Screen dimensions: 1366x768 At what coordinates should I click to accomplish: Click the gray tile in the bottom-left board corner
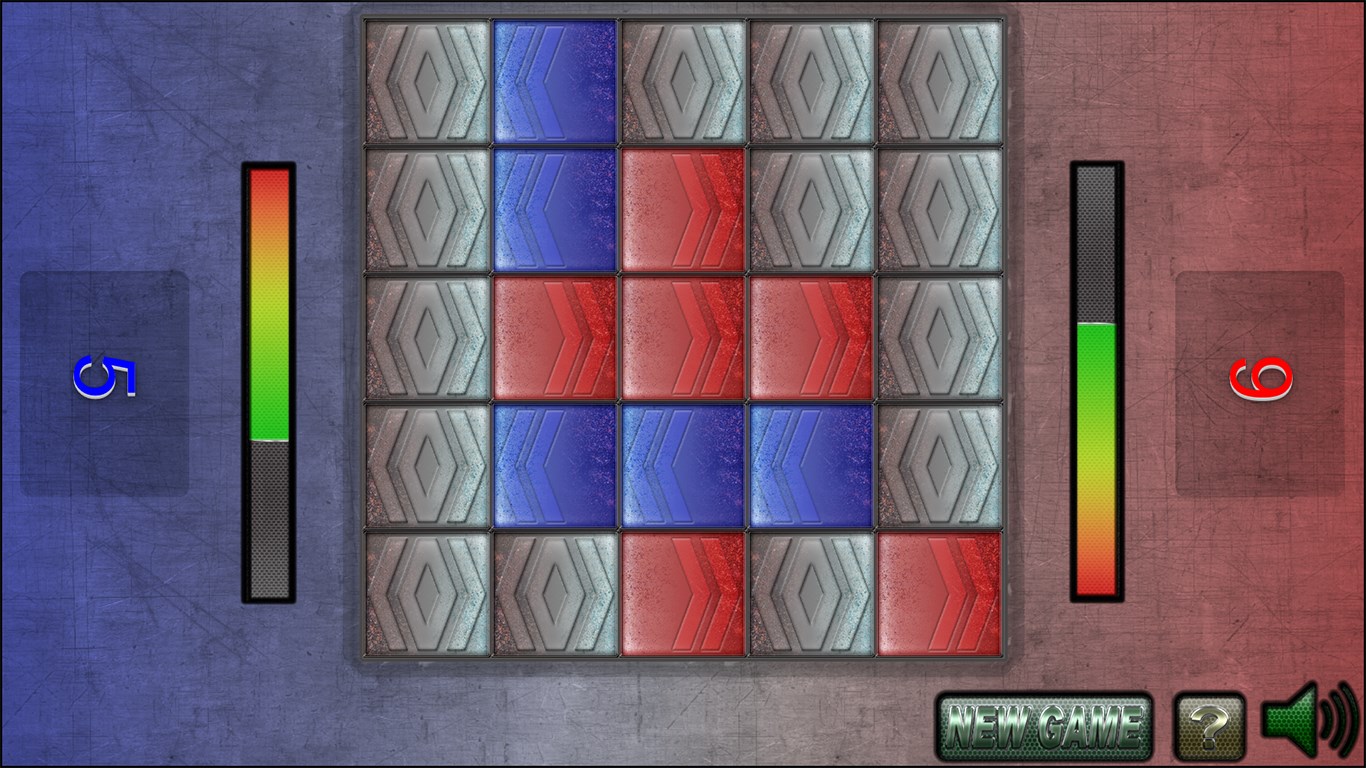click(x=427, y=594)
